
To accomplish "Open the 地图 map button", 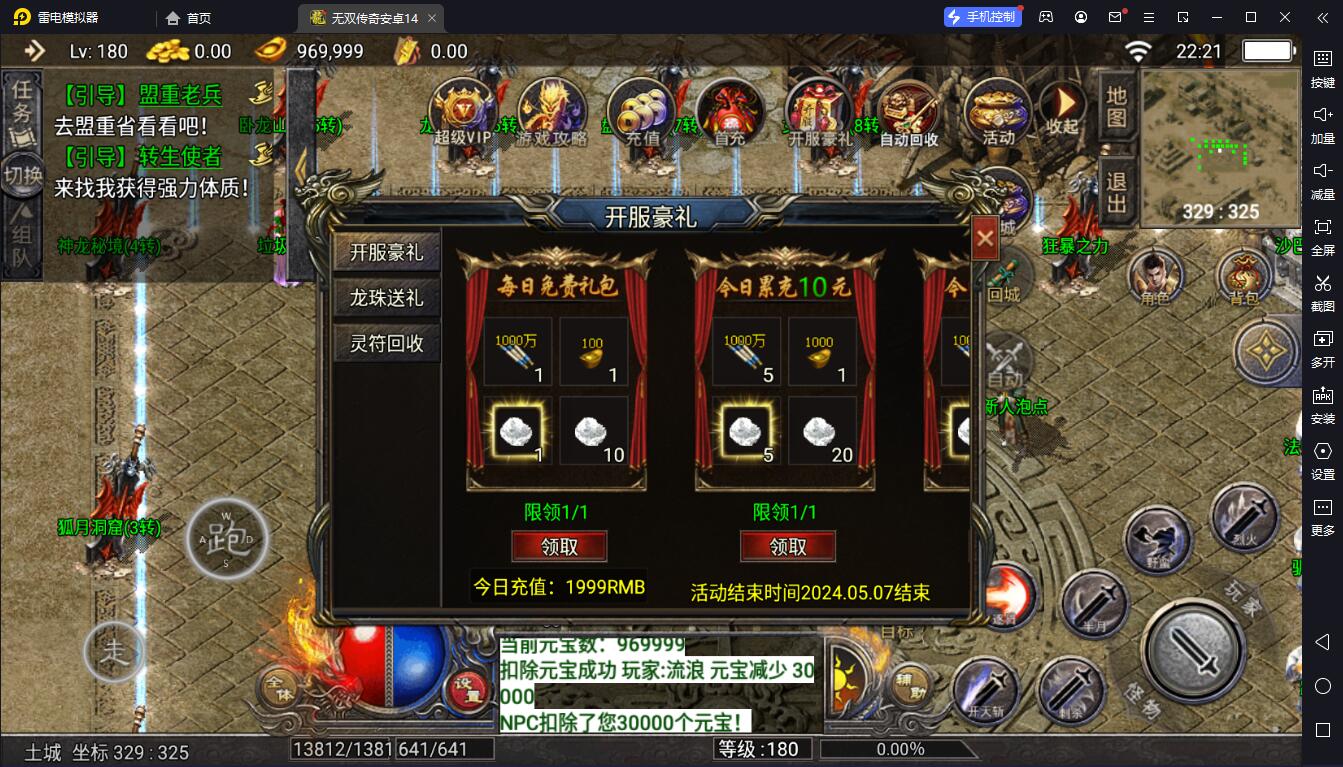I will tap(1117, 106).
